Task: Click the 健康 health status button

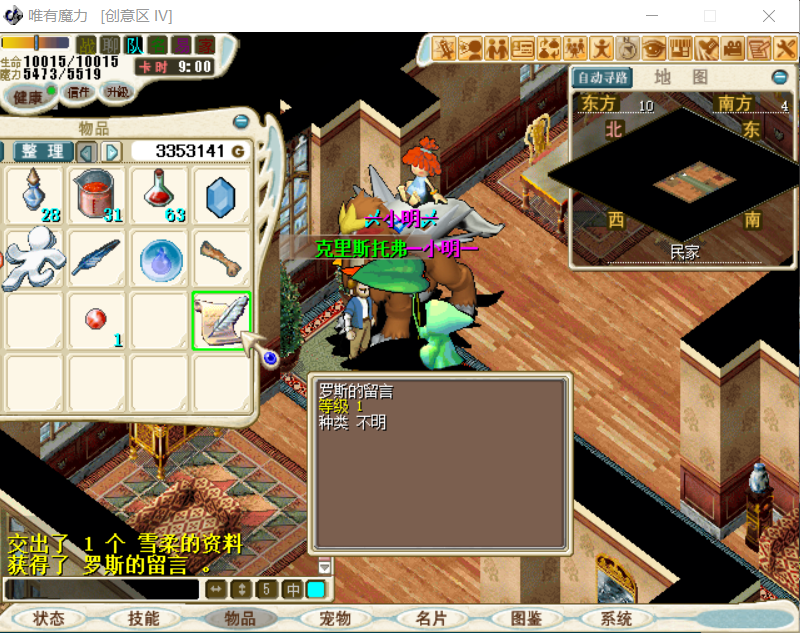Action: tap(29, 97)
